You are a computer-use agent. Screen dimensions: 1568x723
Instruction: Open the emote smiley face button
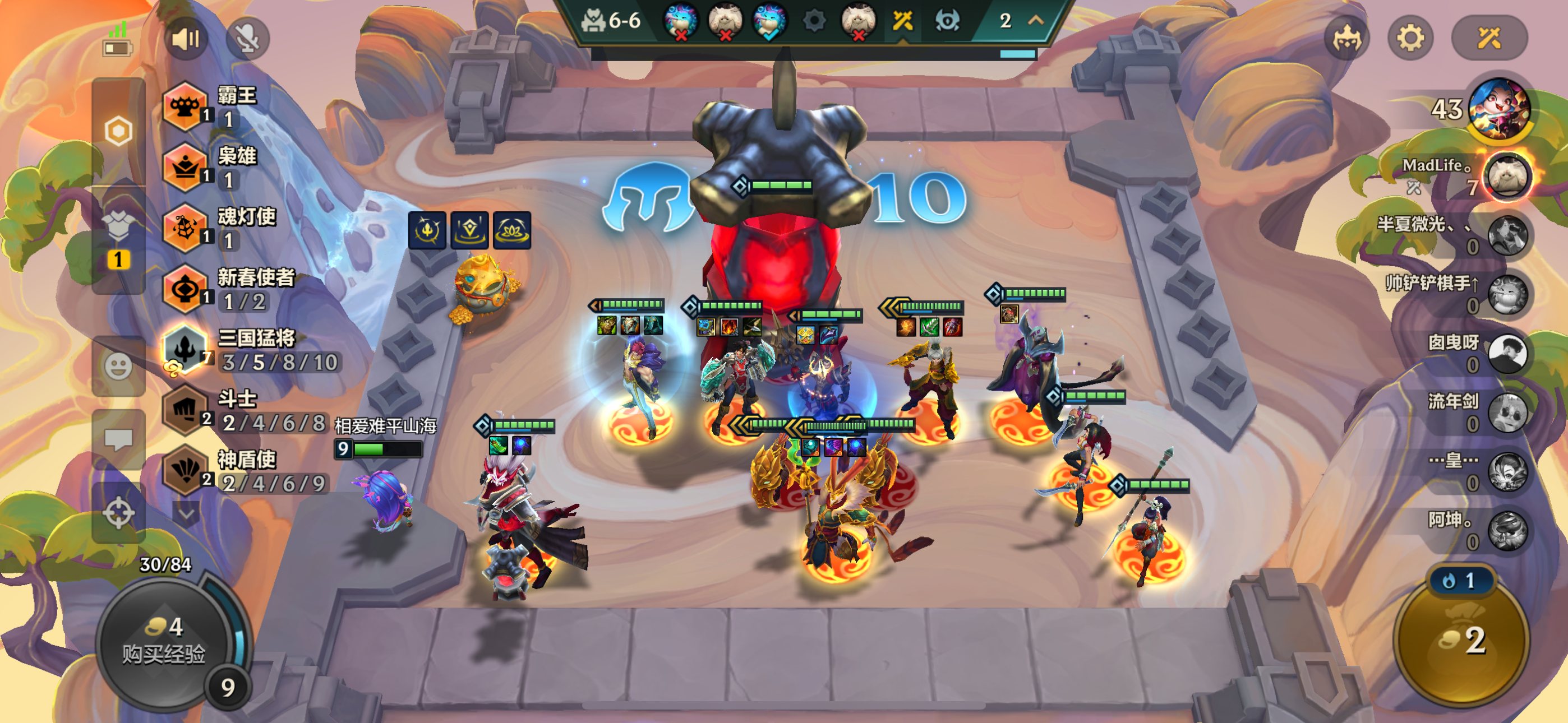pos(118,367)
